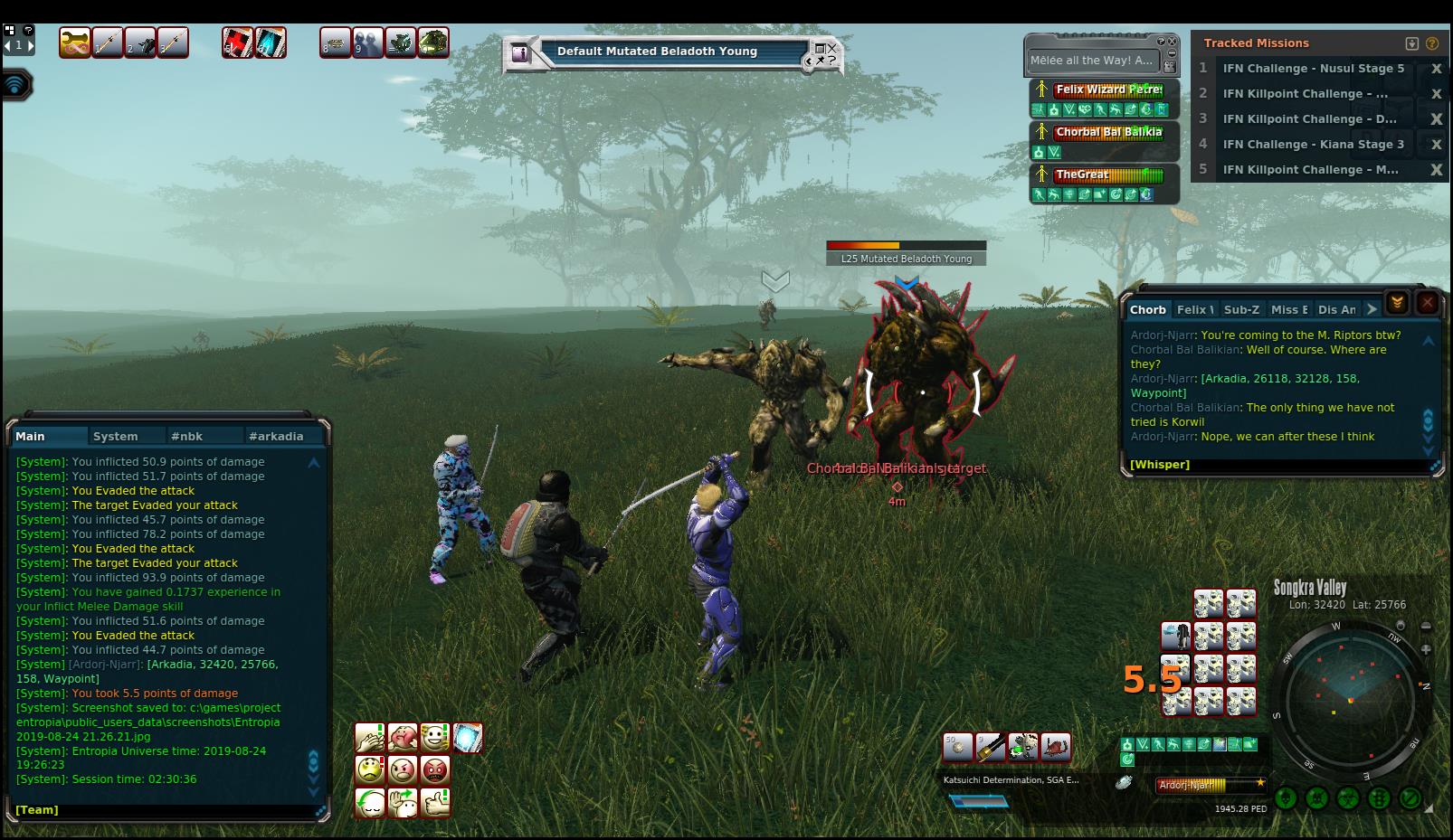1453x840 pixels.
Task: Open the #arkadia chat channel tab
Action: (x=276, y=436)
